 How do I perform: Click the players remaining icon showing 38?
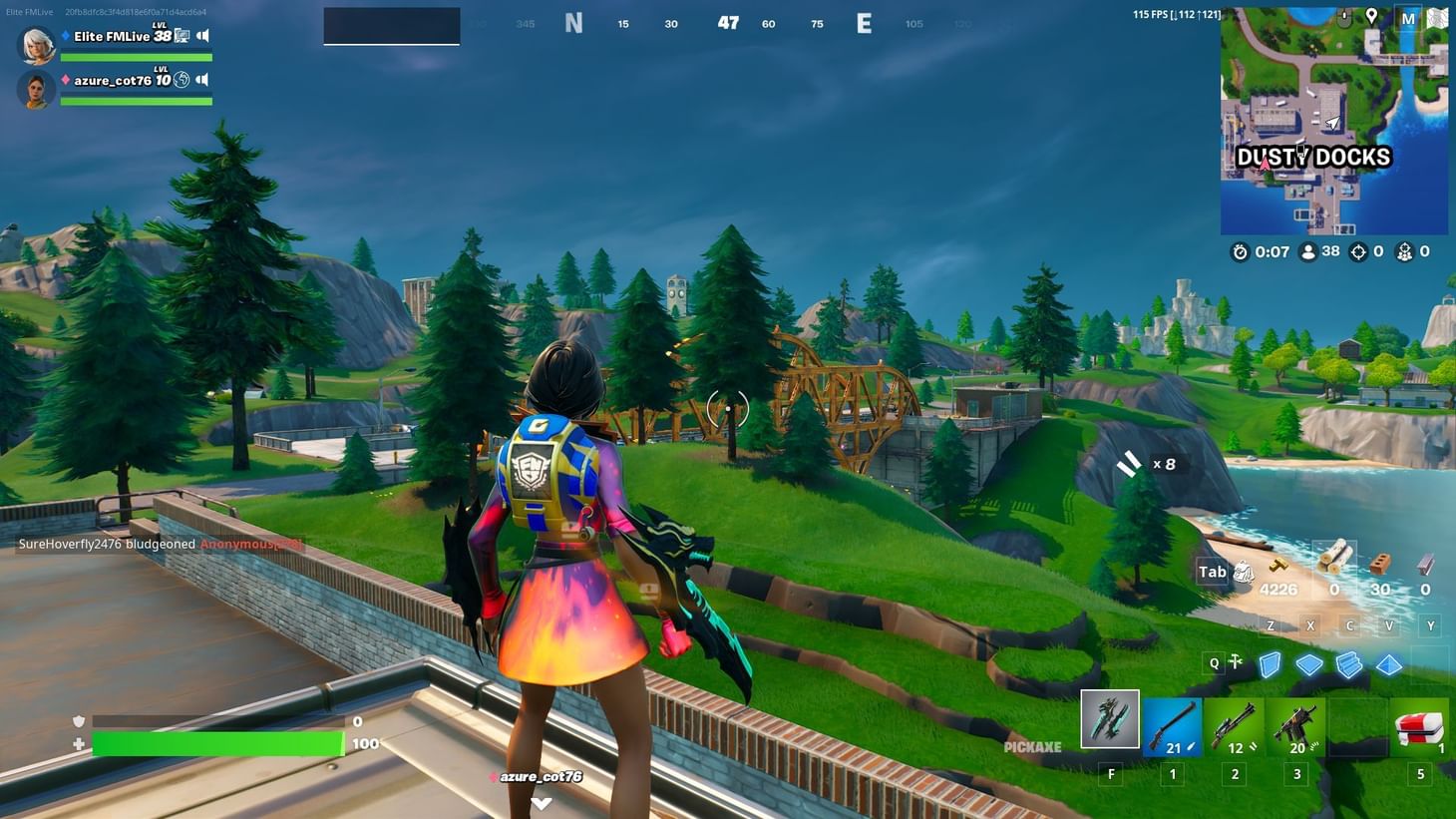tap(1308, 251)
